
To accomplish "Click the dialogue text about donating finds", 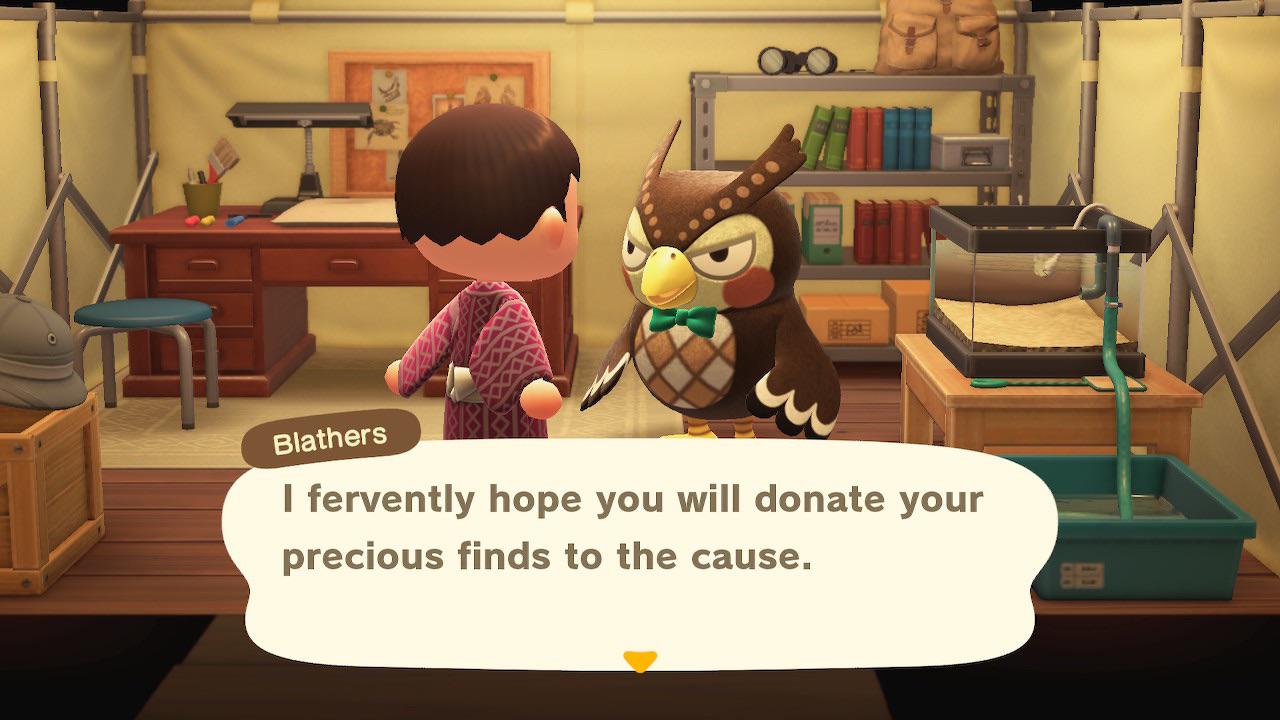I will pyautogui.click(x=640, y=525).
